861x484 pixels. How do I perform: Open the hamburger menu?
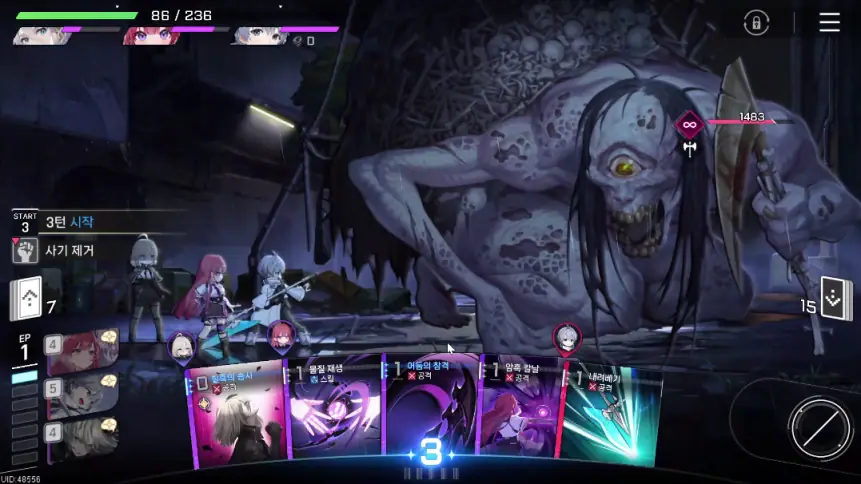click(829, 22)
